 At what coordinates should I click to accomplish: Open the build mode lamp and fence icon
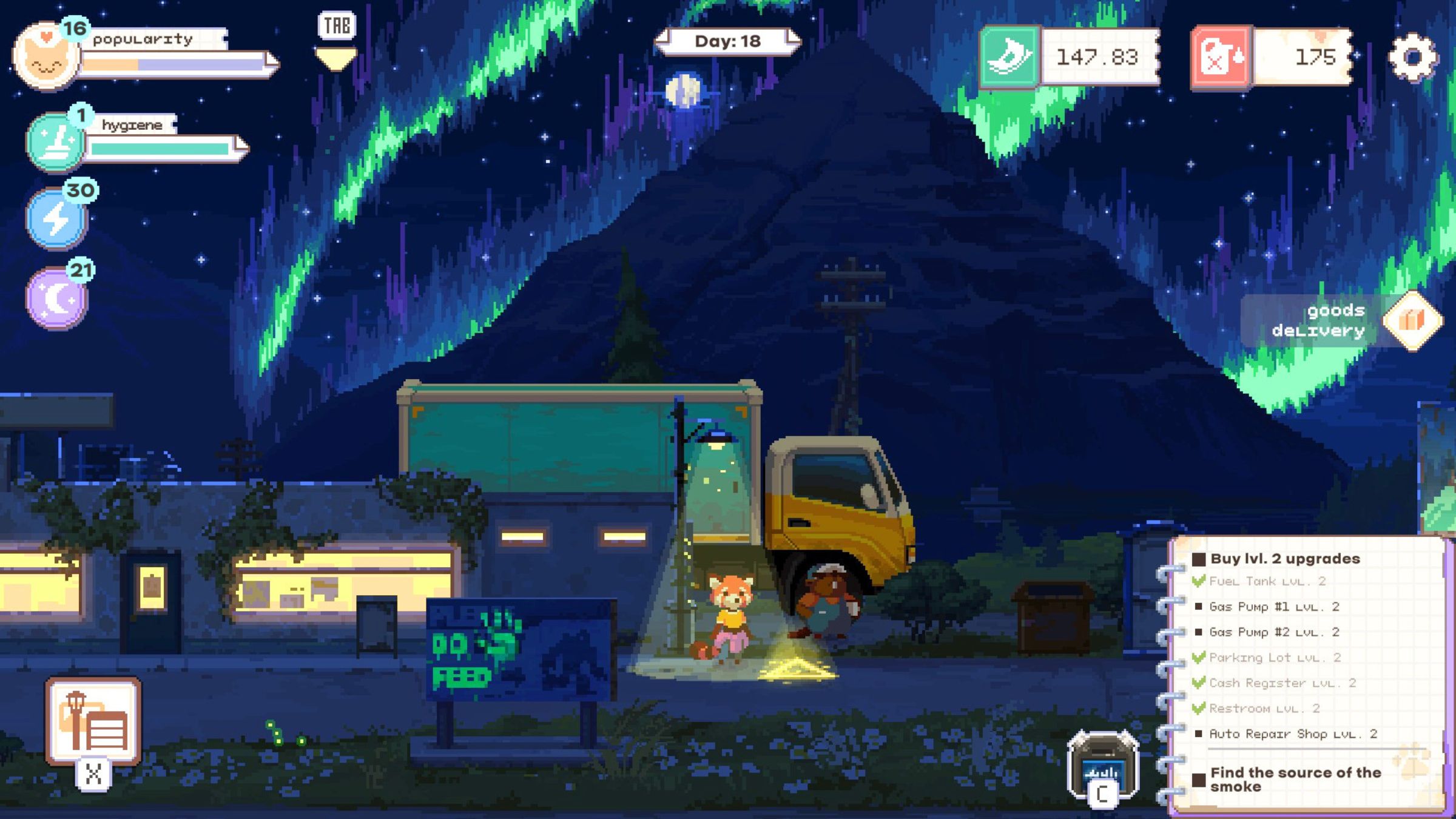tap(93, 721)
